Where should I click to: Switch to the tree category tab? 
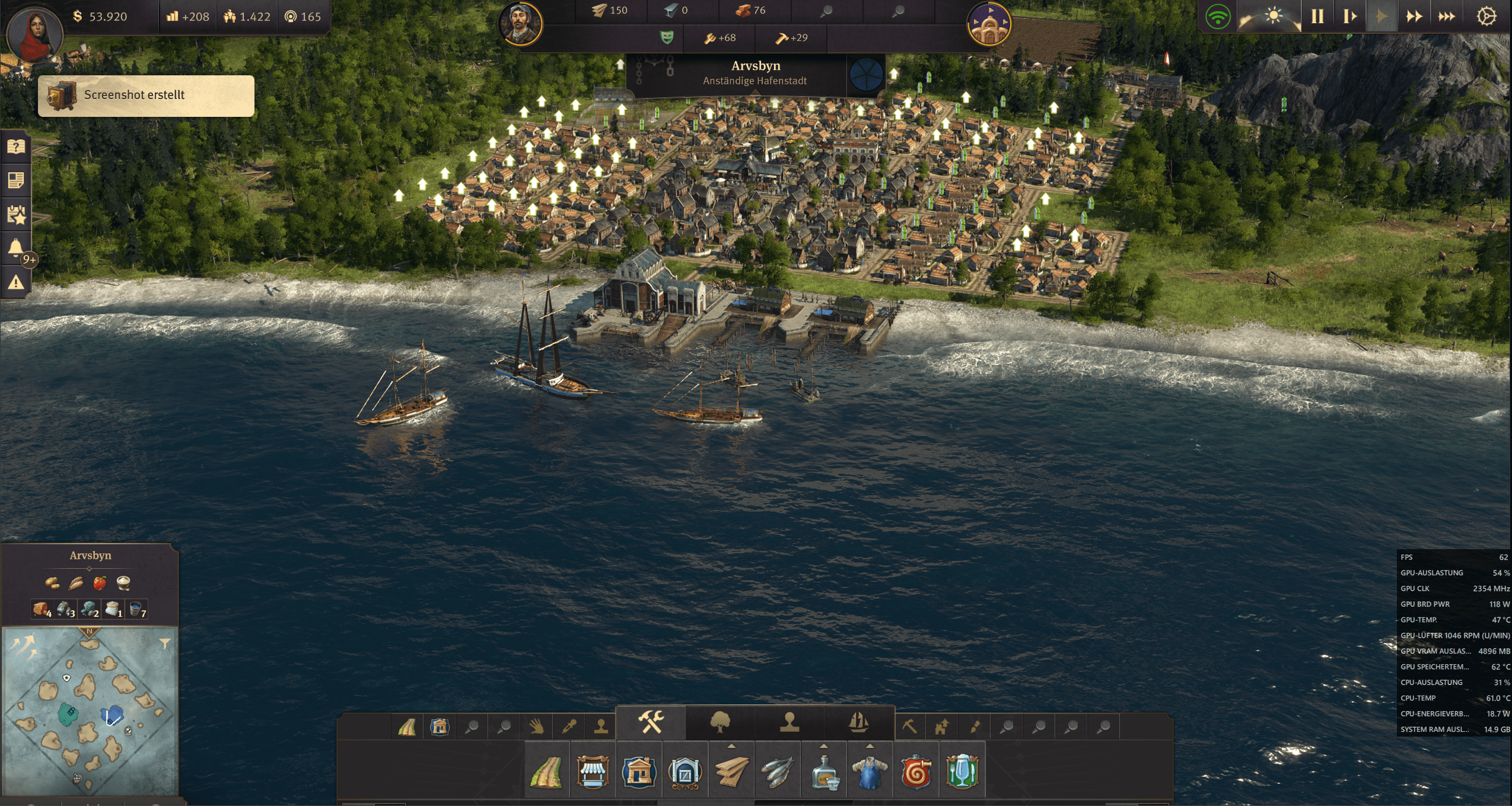(x=720, y=722)
